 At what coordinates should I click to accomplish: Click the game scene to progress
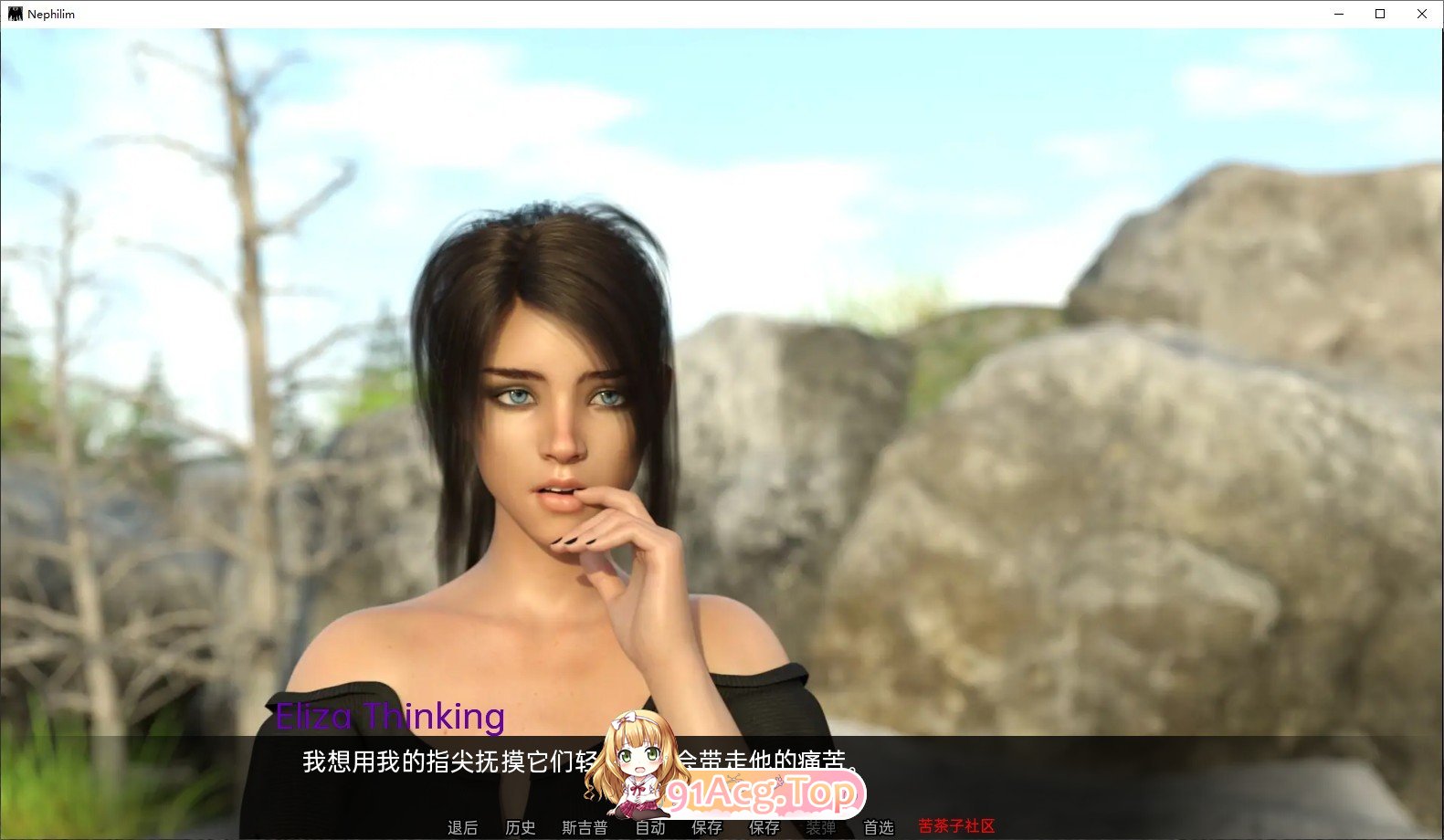pyautogui.click(x=1096, y=365)
